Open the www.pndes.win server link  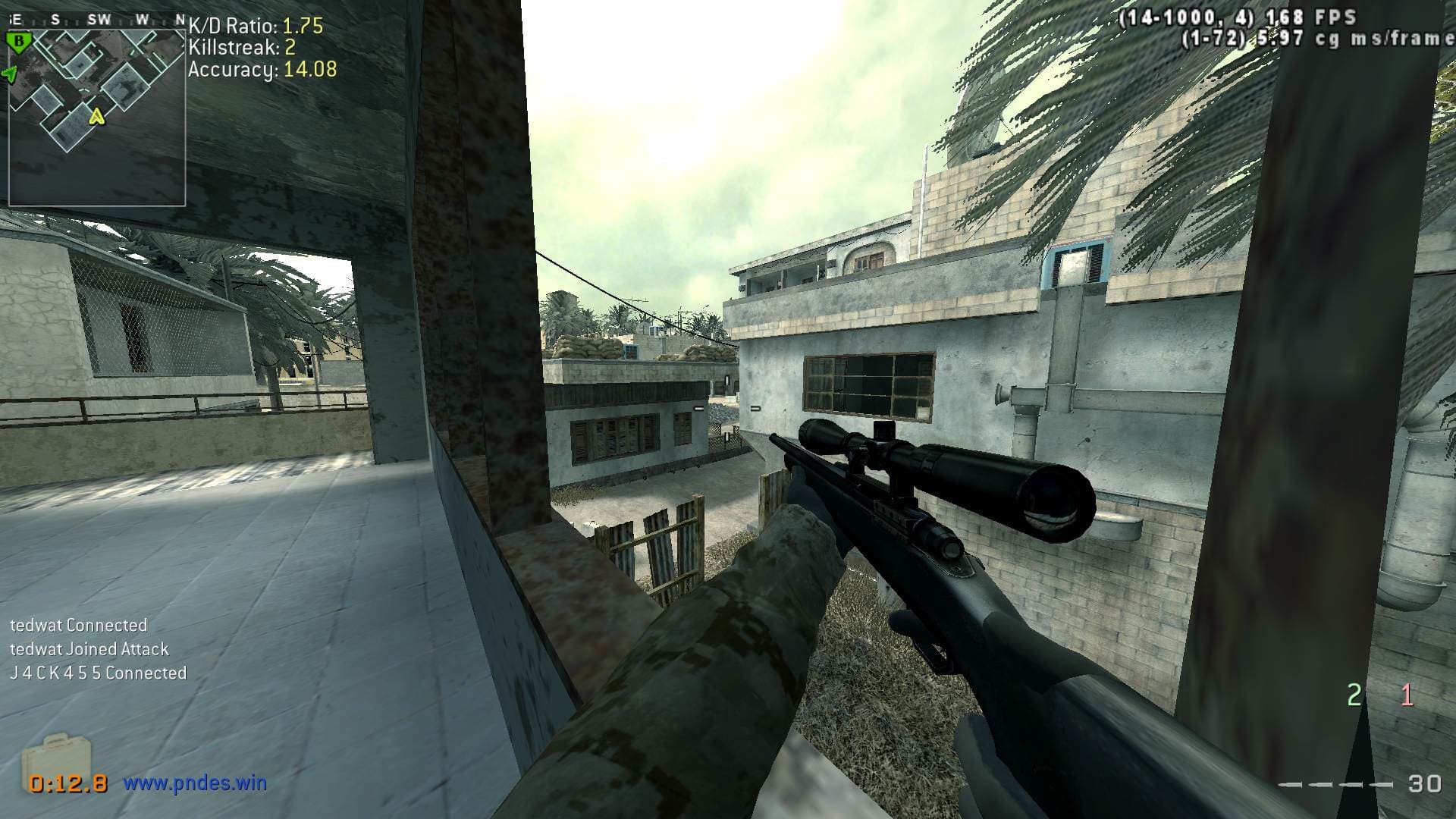(x=195, y=783)
